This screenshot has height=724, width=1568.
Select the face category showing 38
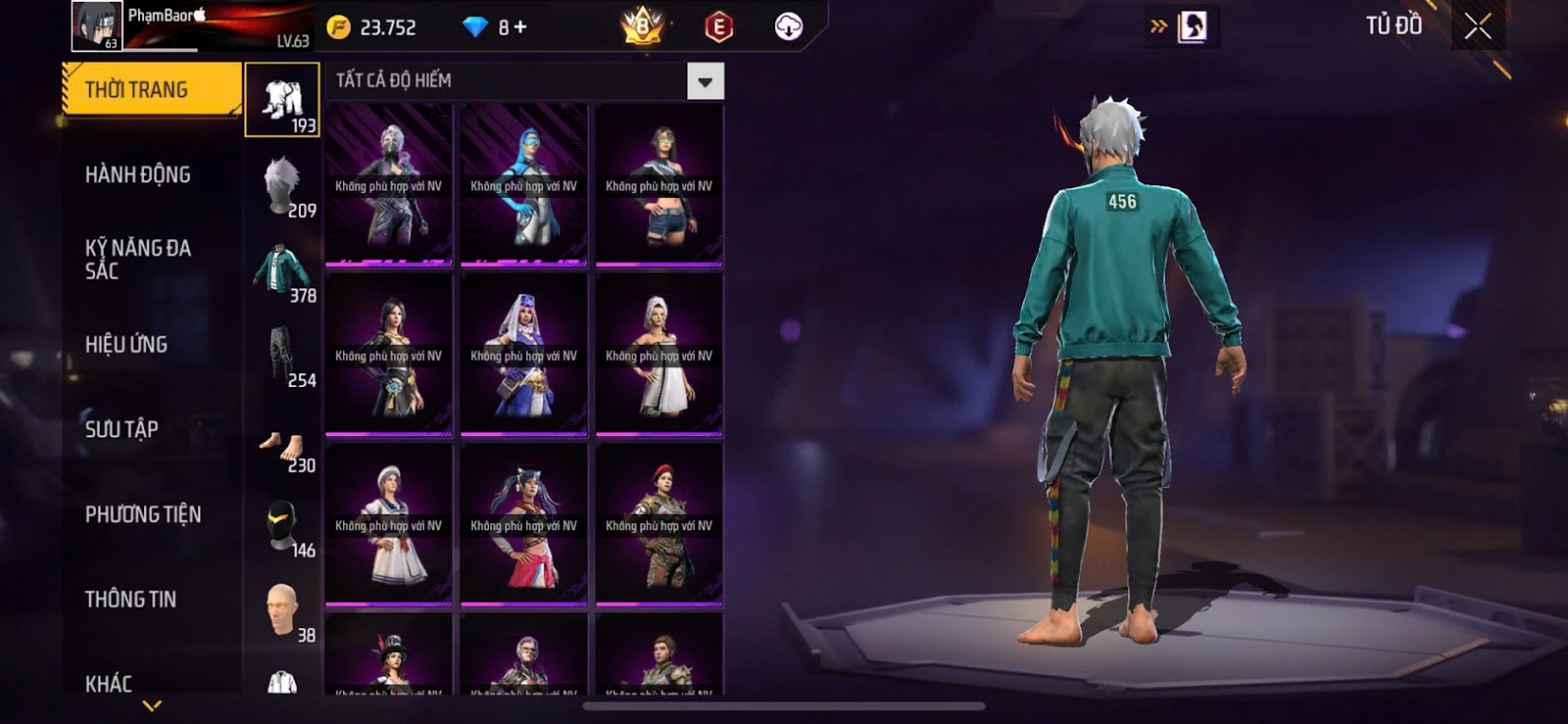pos(282,611)
